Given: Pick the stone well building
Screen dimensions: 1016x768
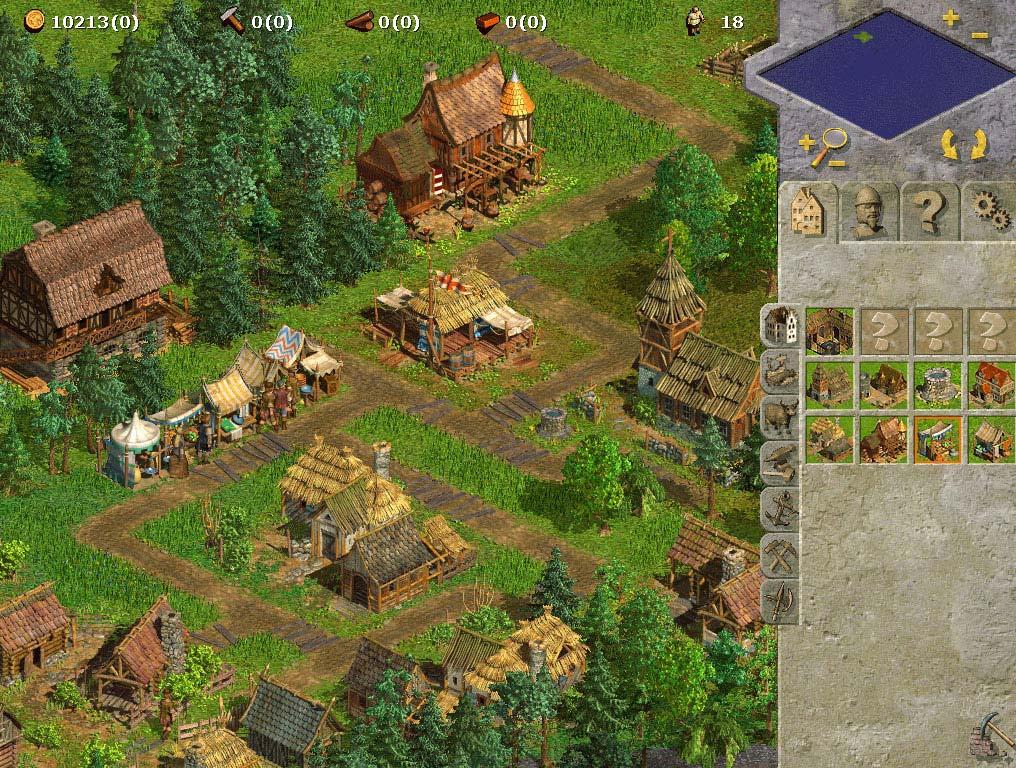Looking at the screenshot, I should tap(937, 384).
